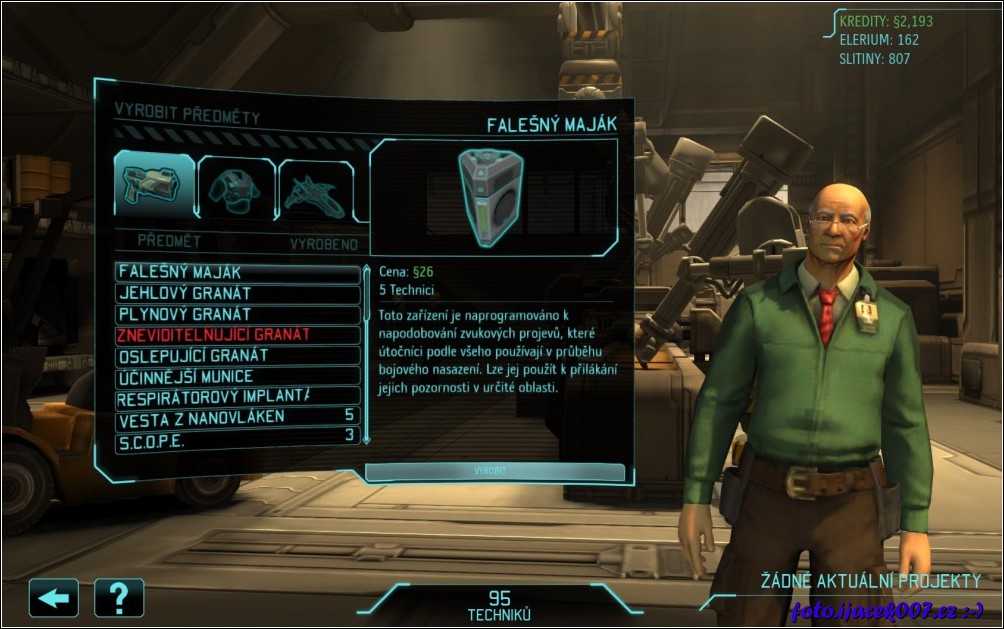Pick the Respirátorový Implantát row
Viewport: 1004px width, 629px height.
237,397
